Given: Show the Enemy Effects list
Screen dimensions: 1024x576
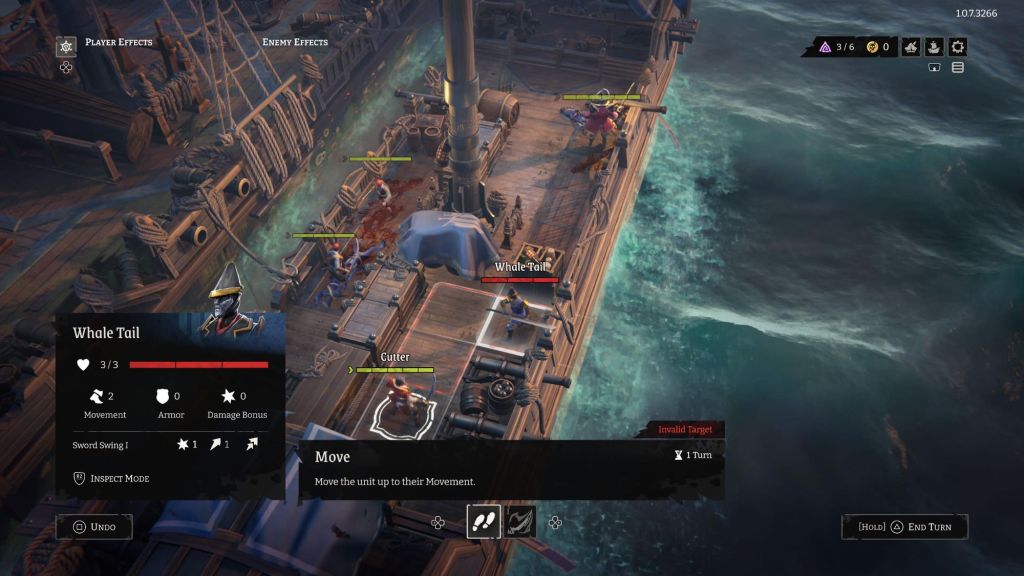Looking at the screenshot, I should pyautogui.click(x=294, y=42).
